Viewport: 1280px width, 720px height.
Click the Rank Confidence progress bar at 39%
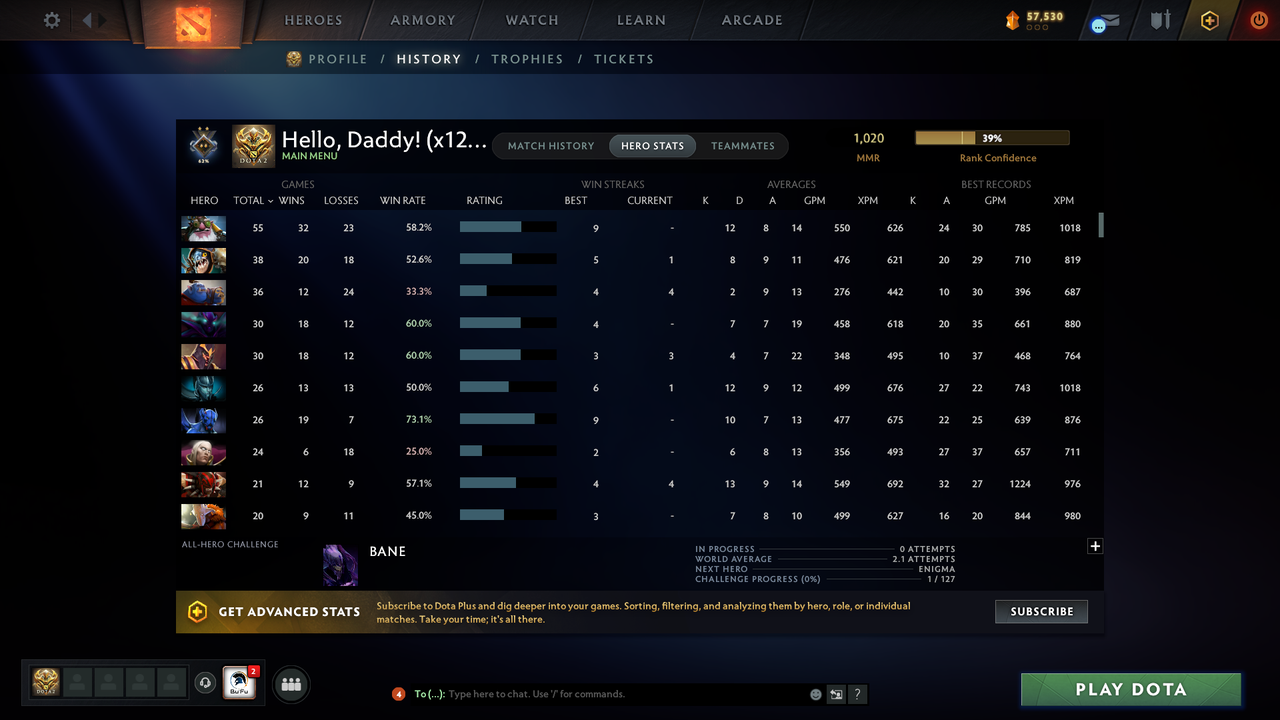pos(991,137)
